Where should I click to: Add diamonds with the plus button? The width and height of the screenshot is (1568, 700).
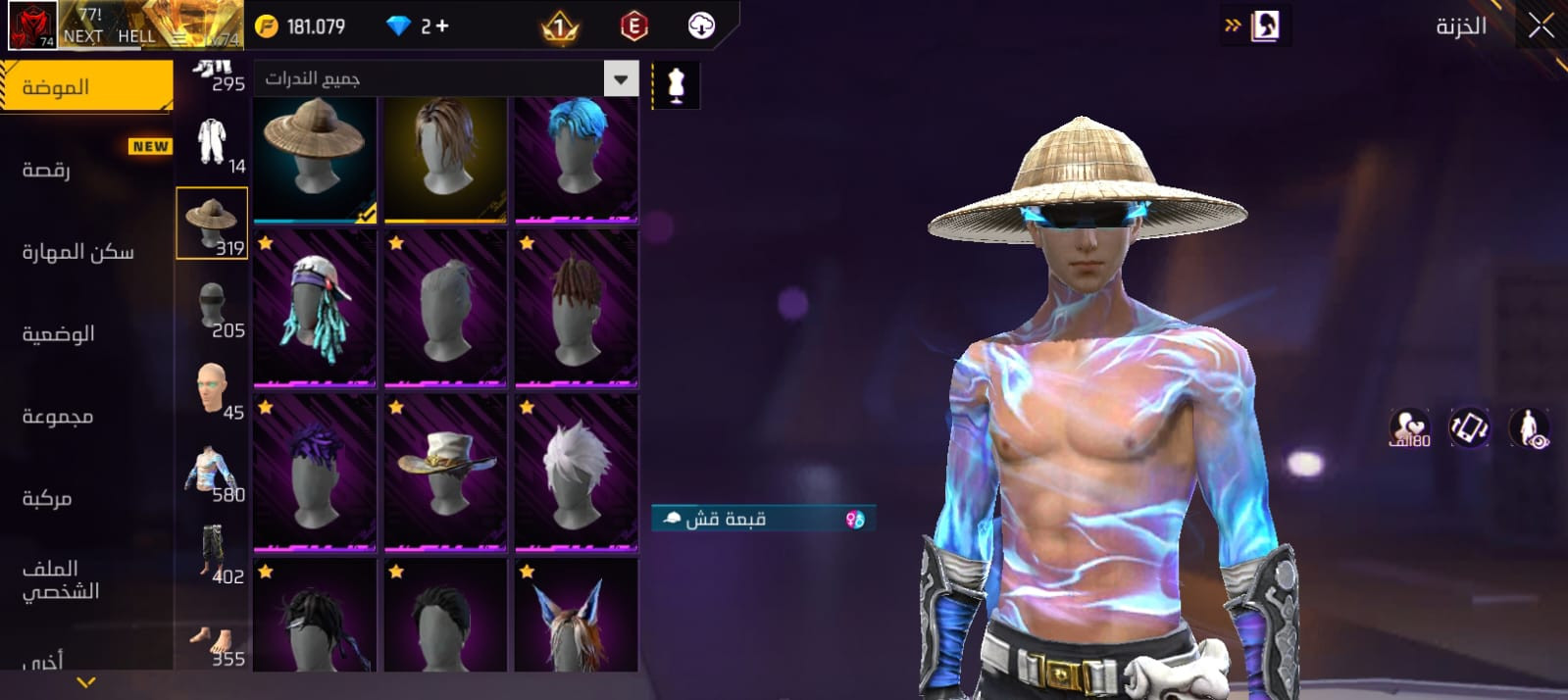coord(442,26)
